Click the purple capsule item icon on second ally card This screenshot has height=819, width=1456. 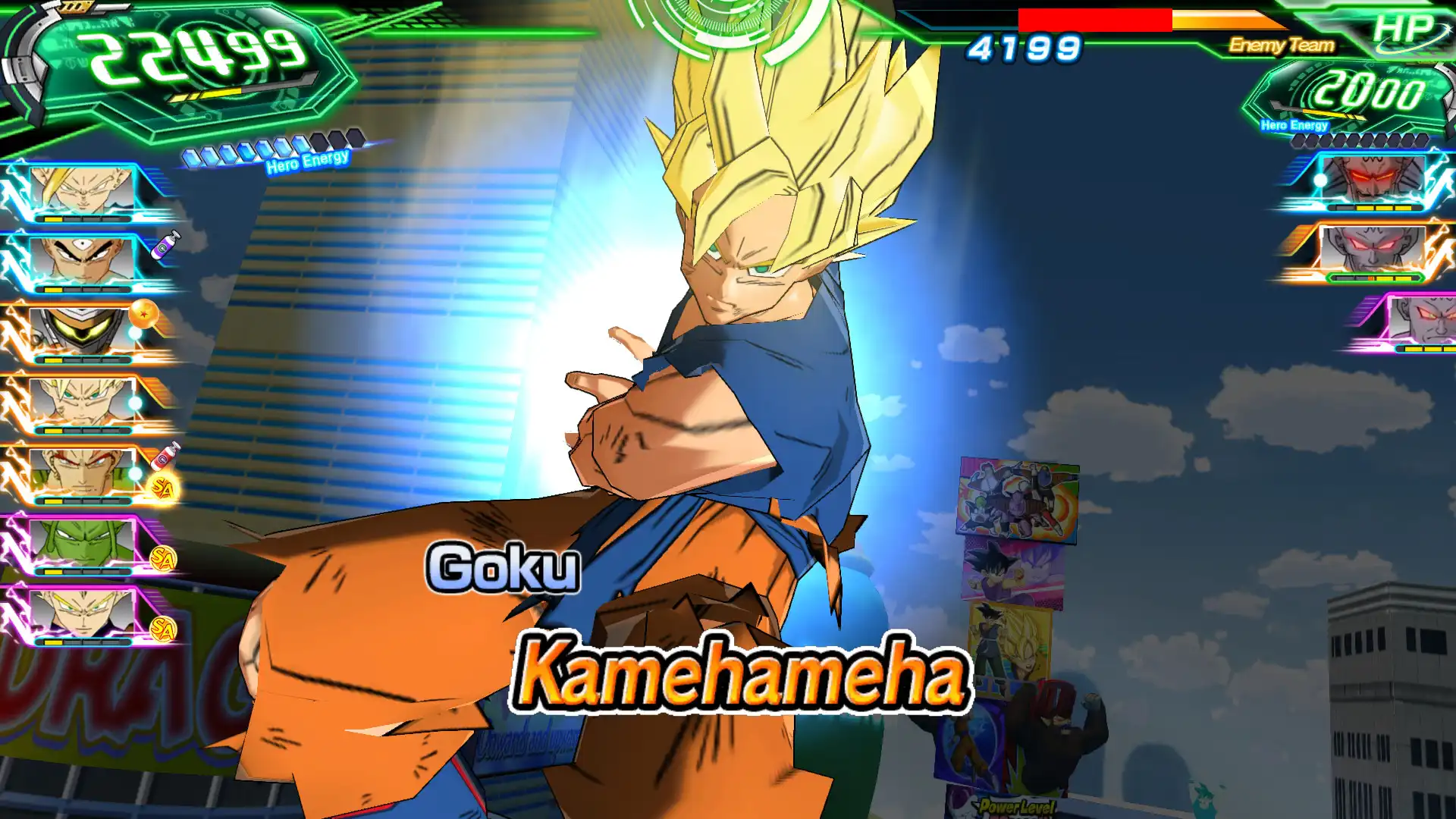tap(165, 246)
